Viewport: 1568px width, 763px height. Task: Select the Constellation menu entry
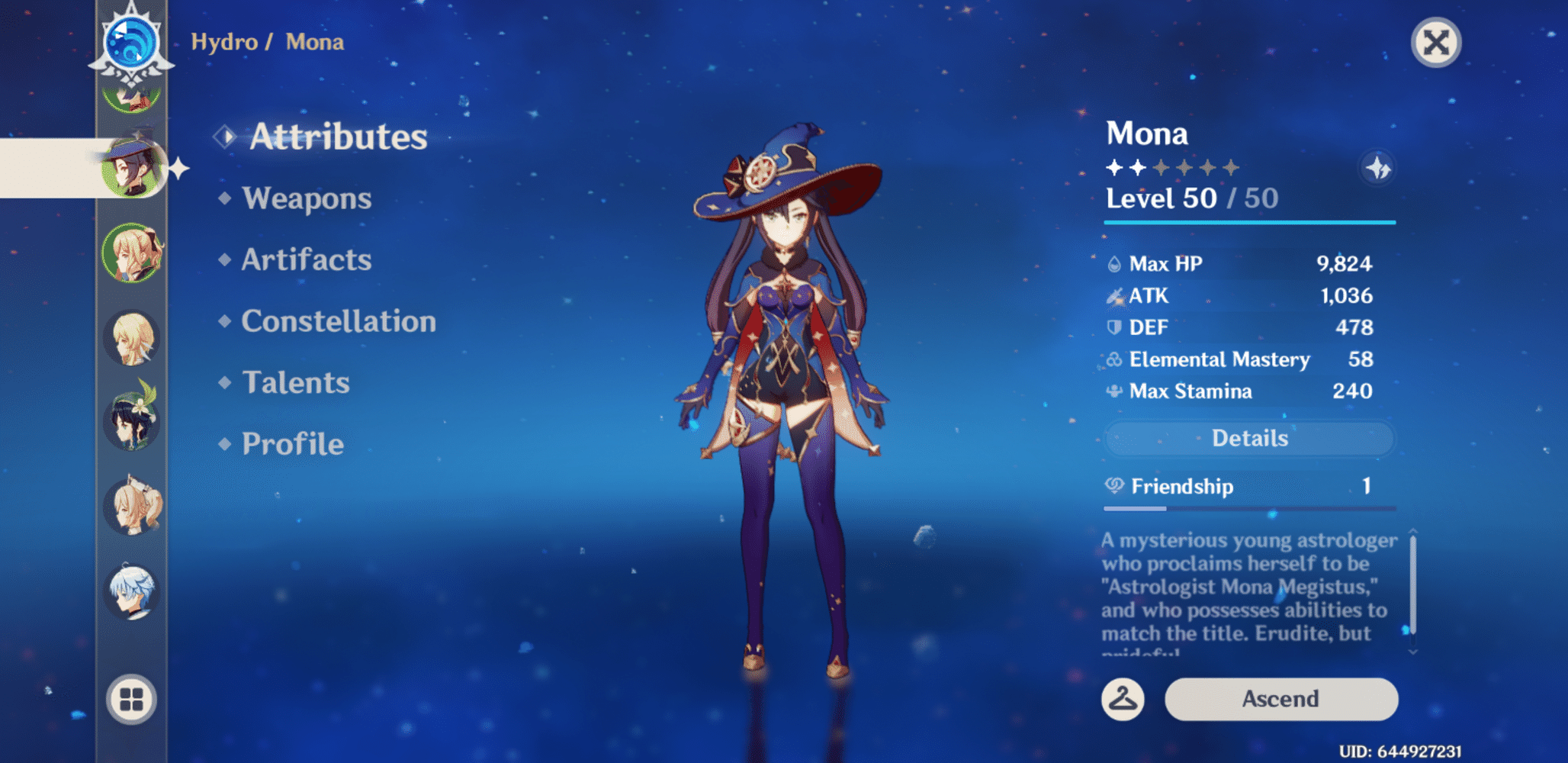coord(338,321)
